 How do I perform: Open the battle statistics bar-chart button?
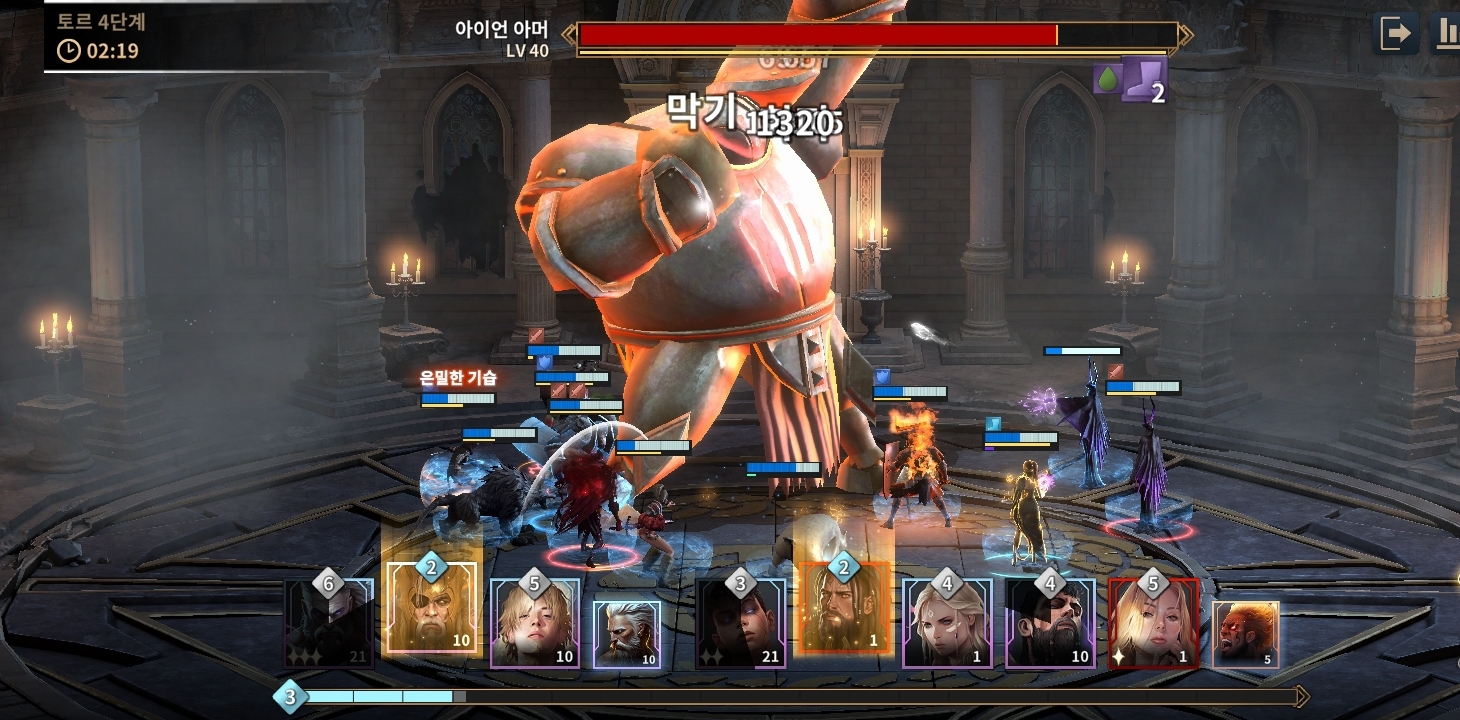click(x=1446, y=34)
